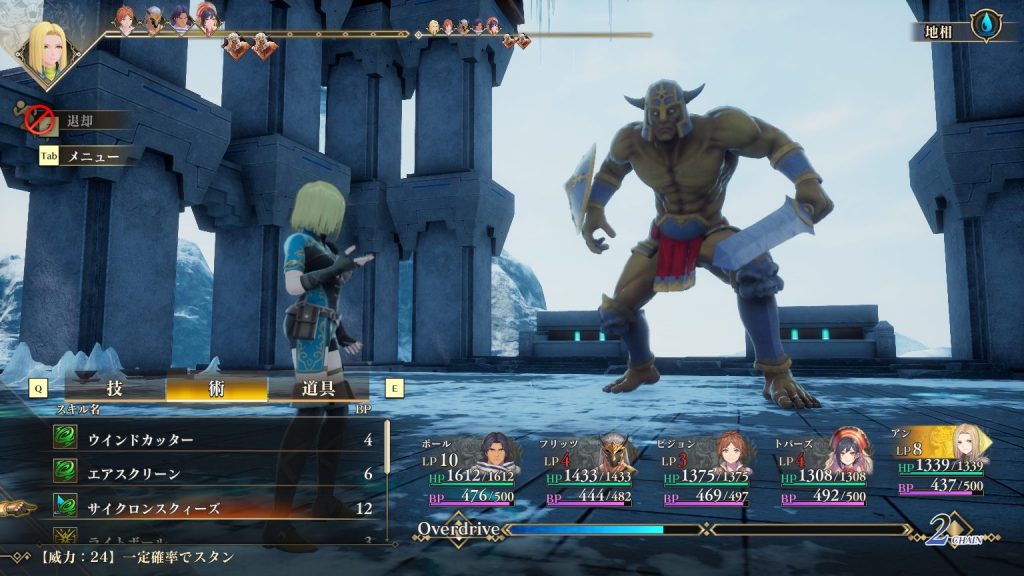Select party member ポール's status panel
This screenshot has width=1024, height=576.
click(x=470, y=470)
